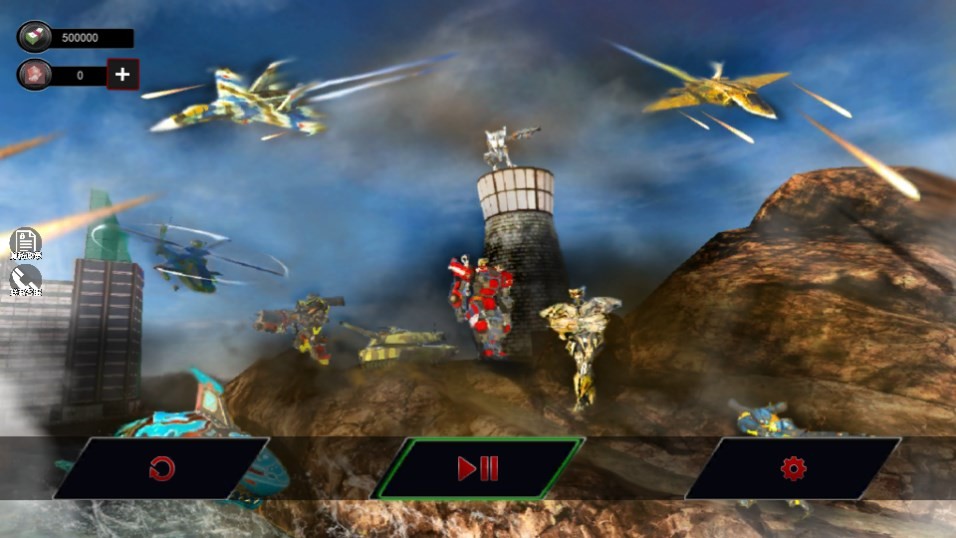Image resolution: width=956 pixels, height=538 pixels.
Task: Click the red restart arrow button
Action: coord(161,468)
